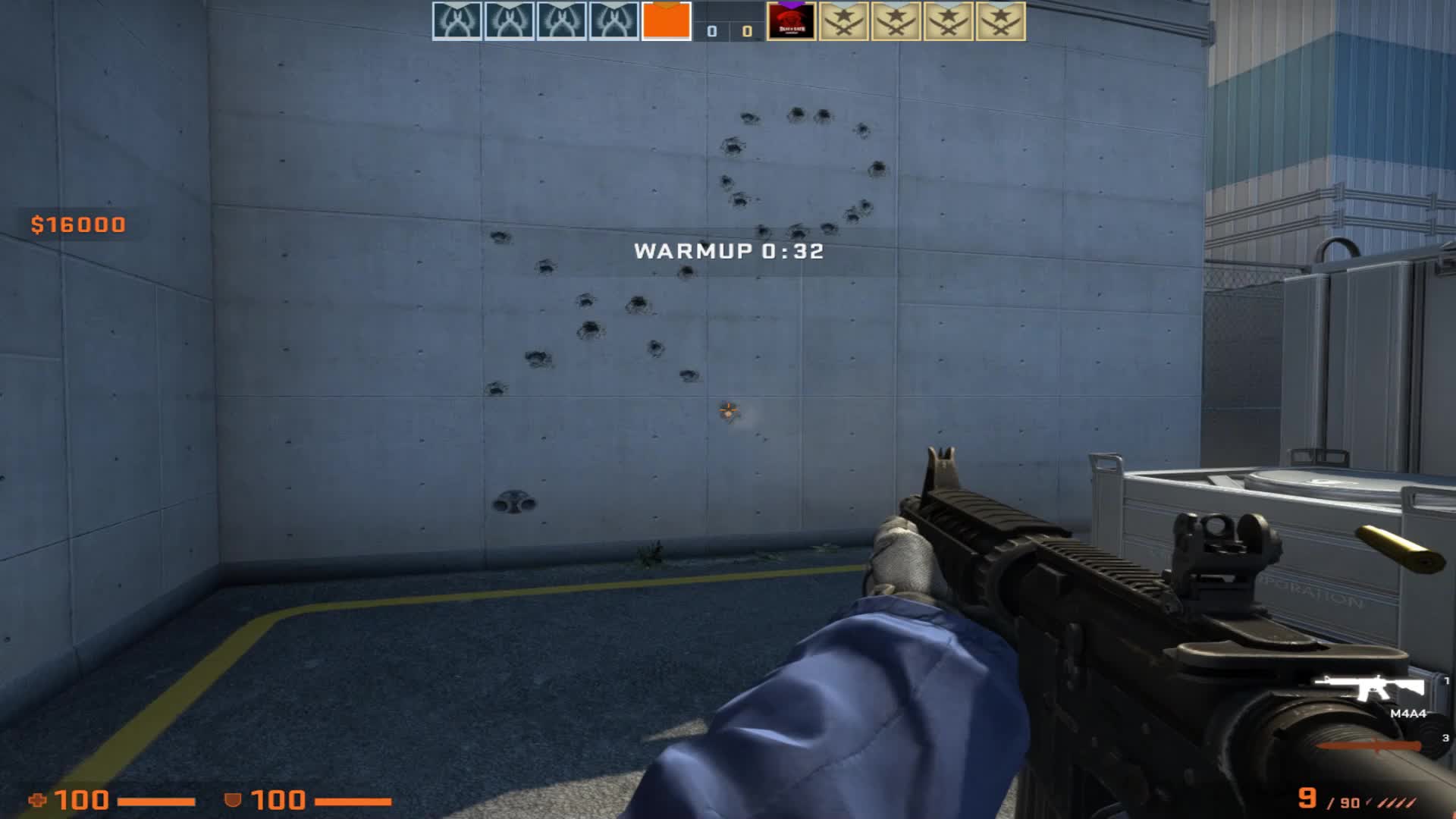Click the fourth CT bot avatar
1456x819 pixels.
tap(610, 19)
